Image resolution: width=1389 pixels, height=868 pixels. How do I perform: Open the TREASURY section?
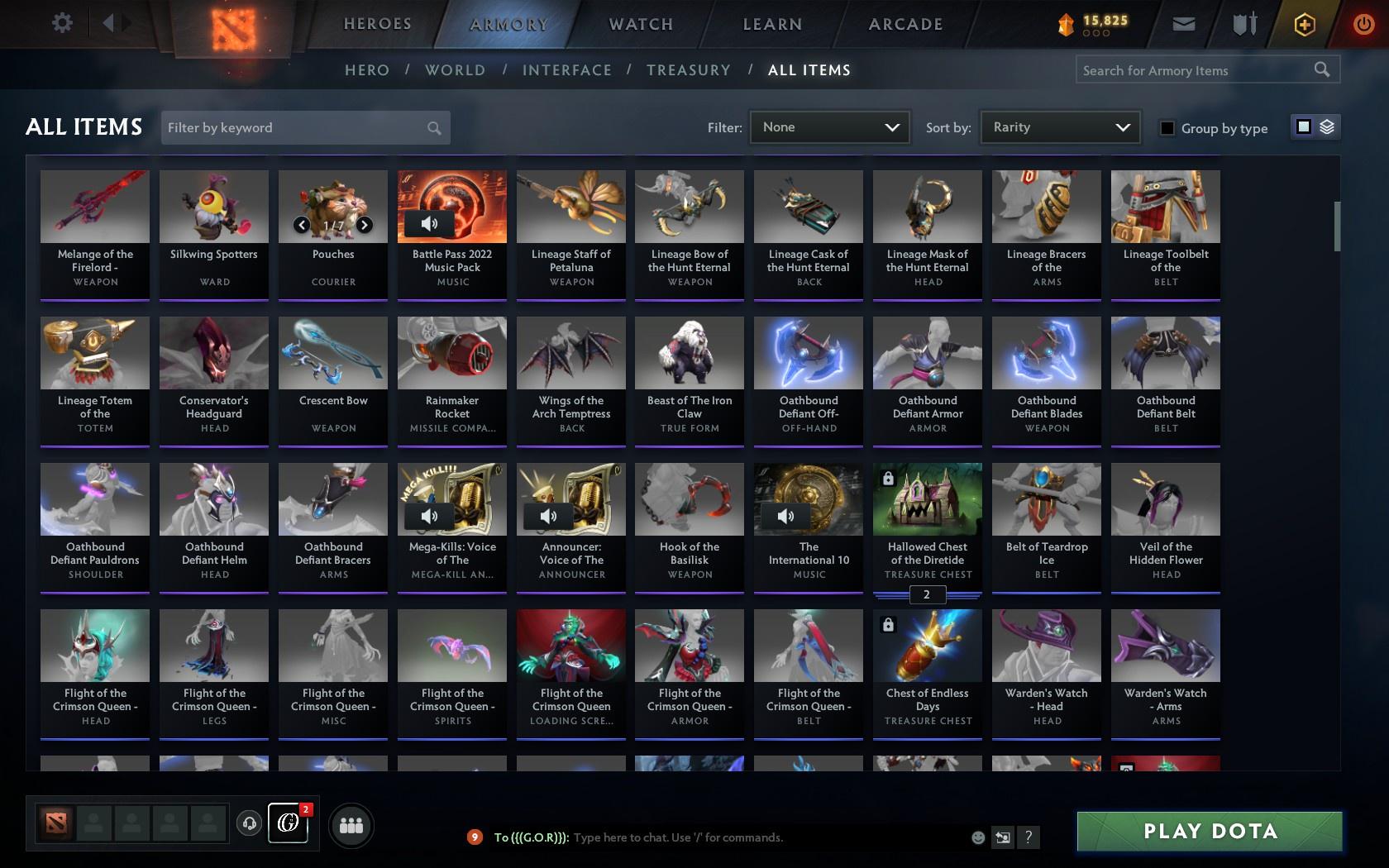point(689,70)
